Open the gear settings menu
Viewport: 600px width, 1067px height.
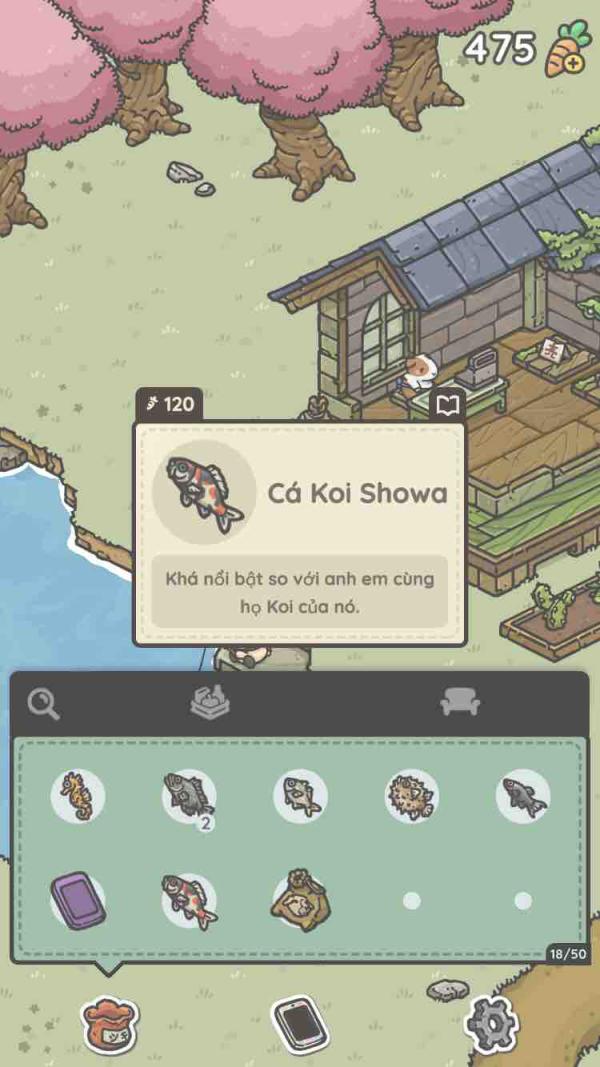tap(491, 1023)
